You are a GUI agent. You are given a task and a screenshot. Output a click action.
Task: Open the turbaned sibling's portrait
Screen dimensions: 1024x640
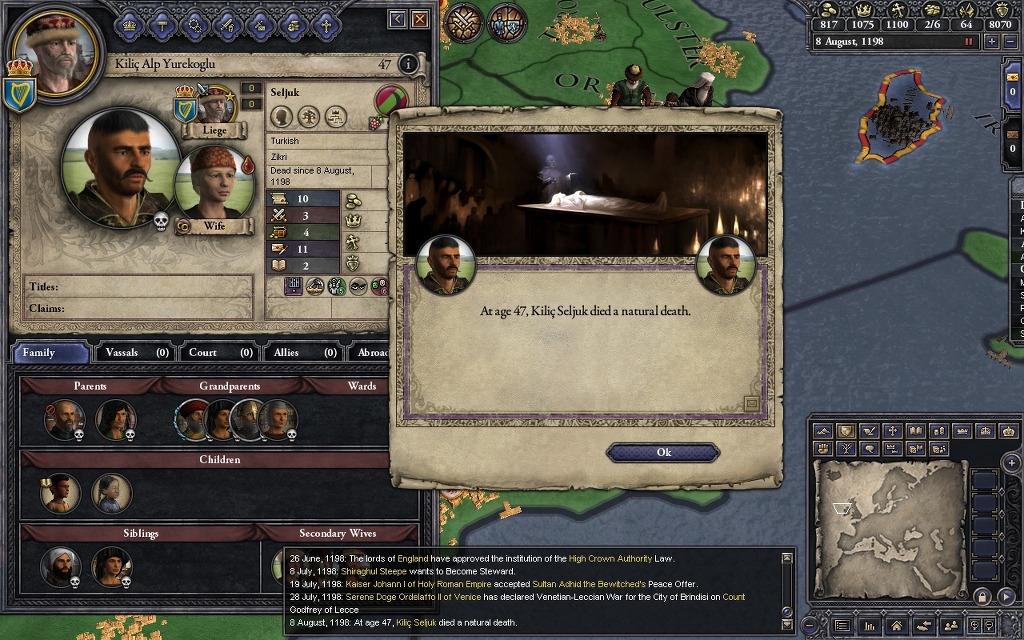[61, 567]
